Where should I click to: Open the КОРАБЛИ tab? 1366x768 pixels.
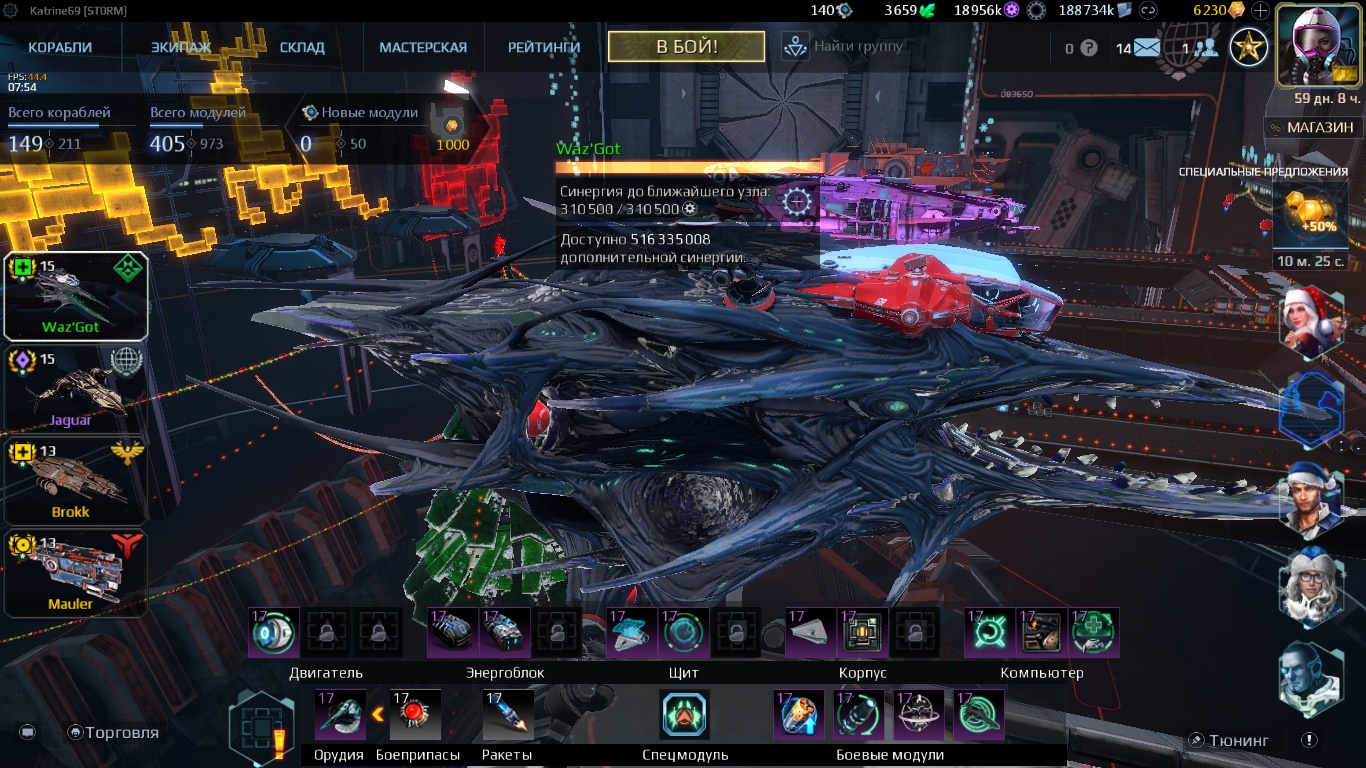(x=60, y=47)
